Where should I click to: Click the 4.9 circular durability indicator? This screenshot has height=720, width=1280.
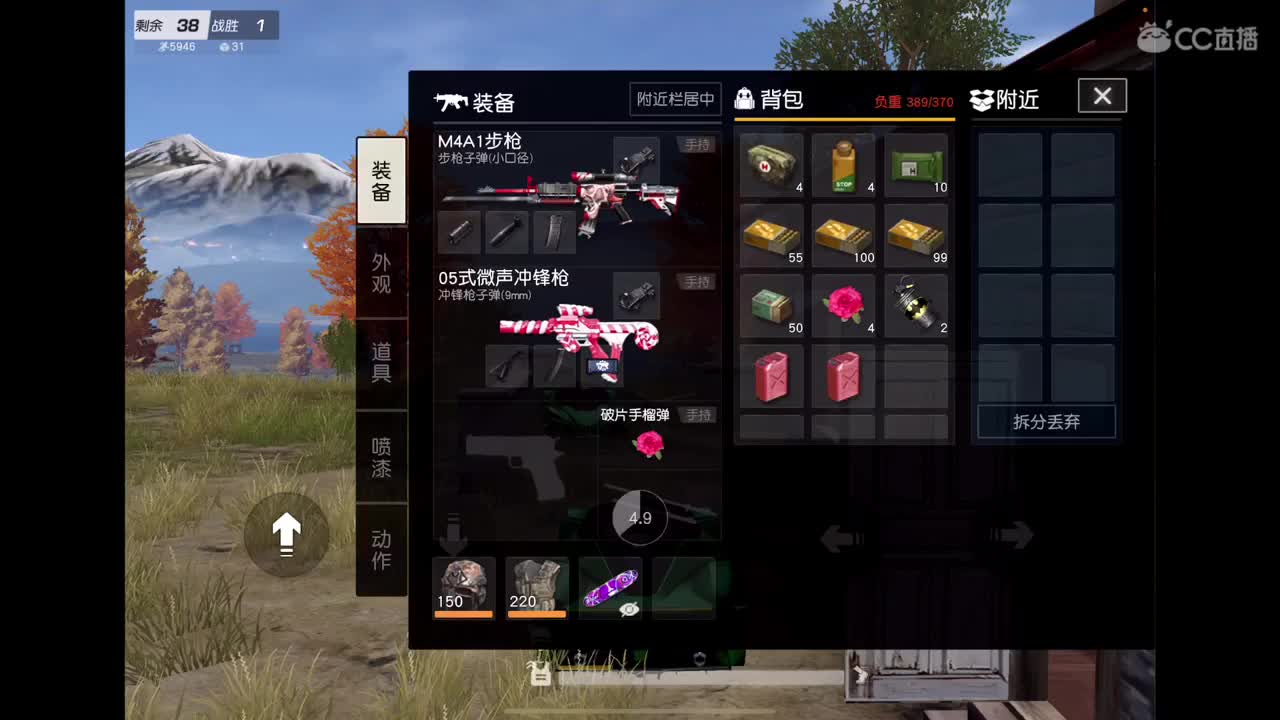(x=641, y=517)
